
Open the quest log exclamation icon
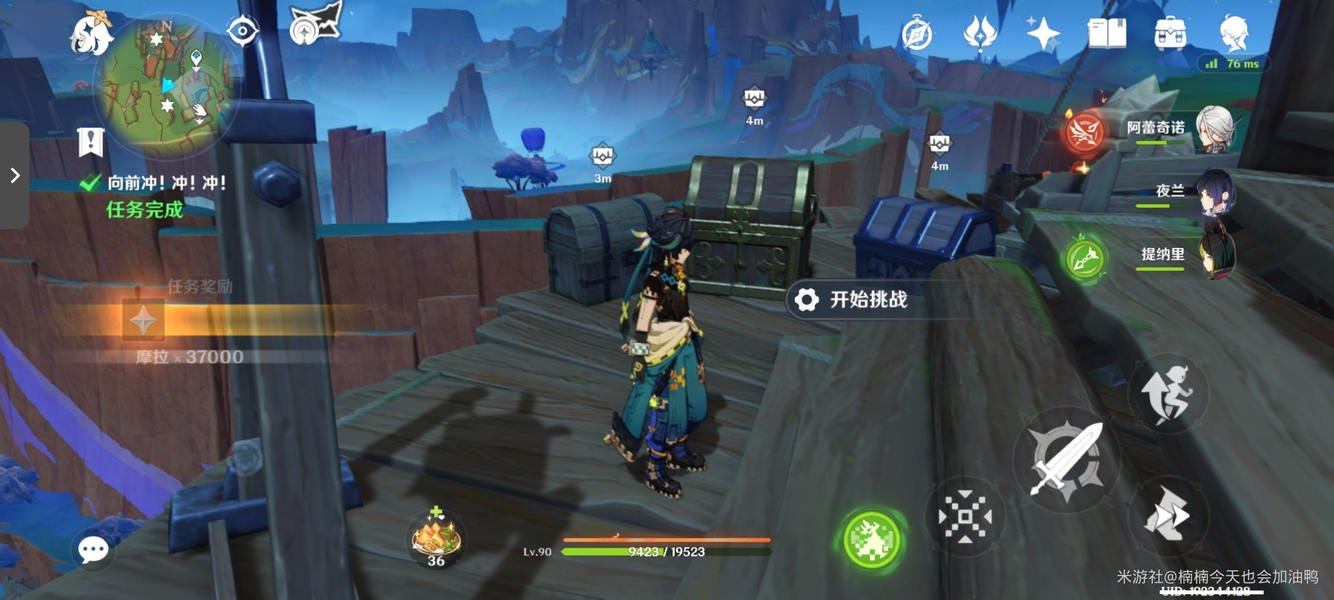pos(91,142)
